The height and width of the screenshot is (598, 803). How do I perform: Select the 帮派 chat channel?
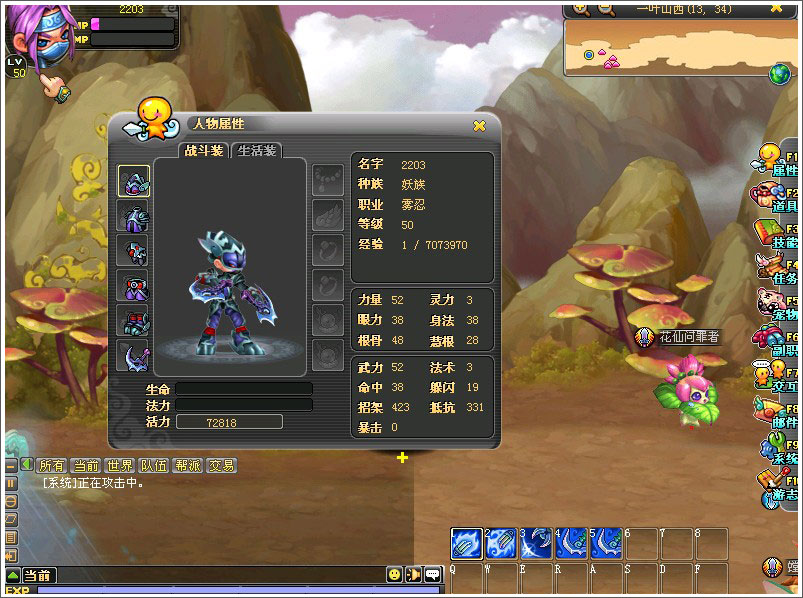[x=187, y=466]
